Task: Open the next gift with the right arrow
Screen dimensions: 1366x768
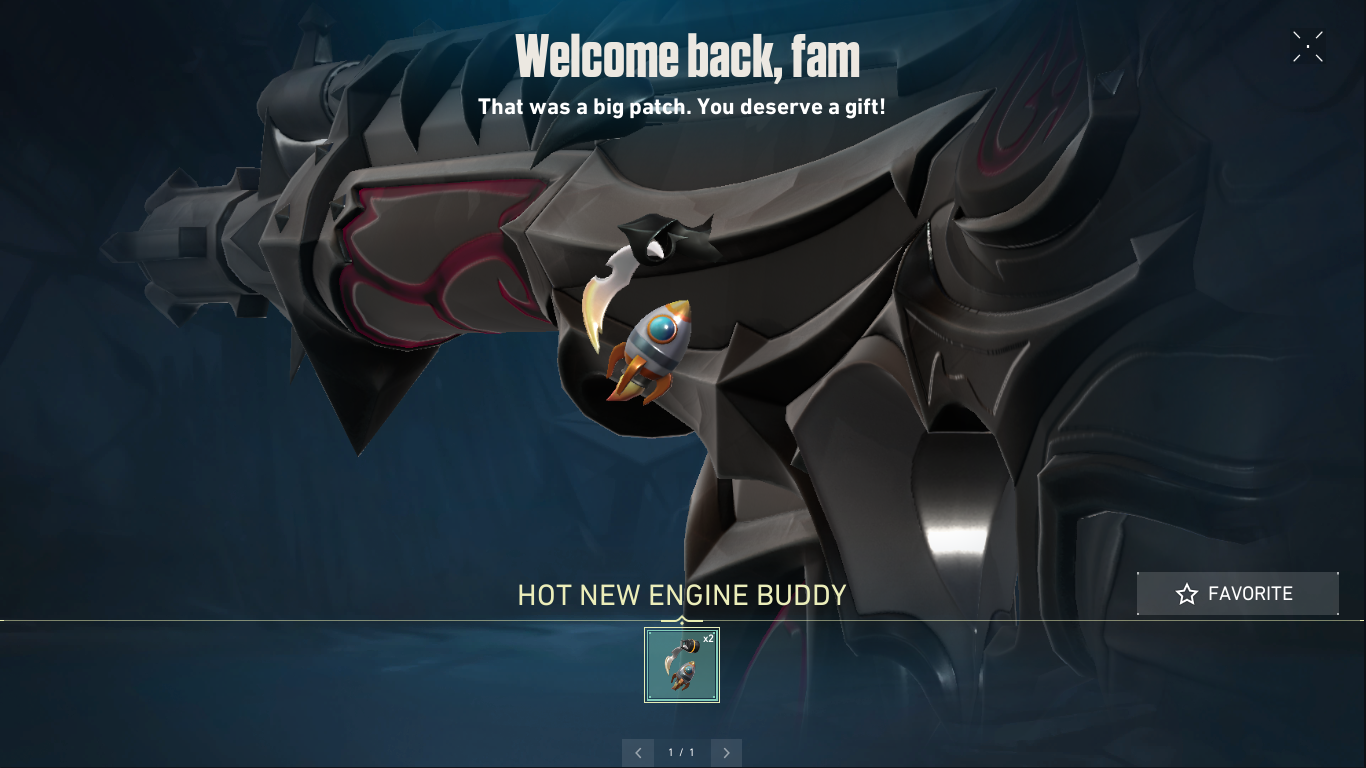Action: point(726,752)
